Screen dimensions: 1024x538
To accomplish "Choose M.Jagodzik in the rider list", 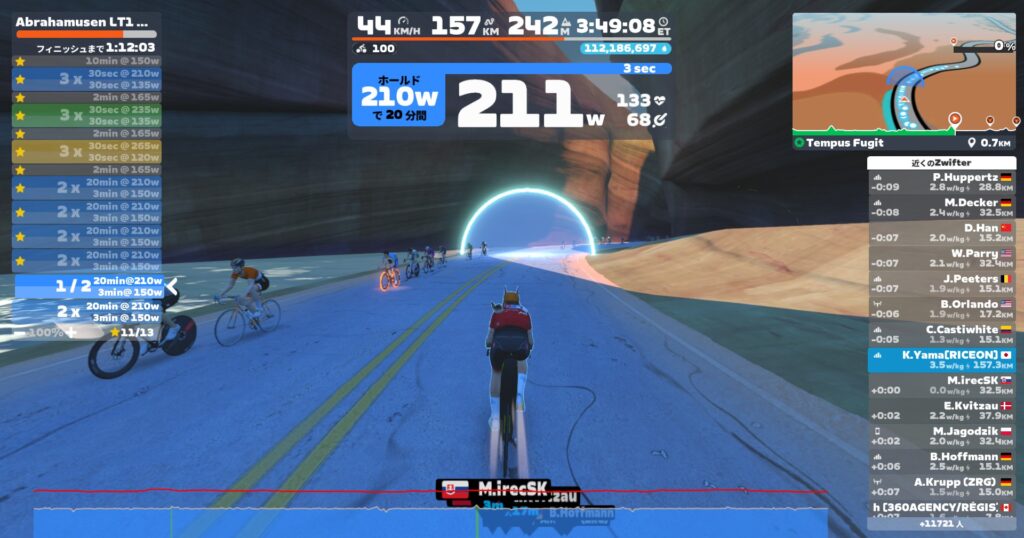I will [x=941, y=435].
